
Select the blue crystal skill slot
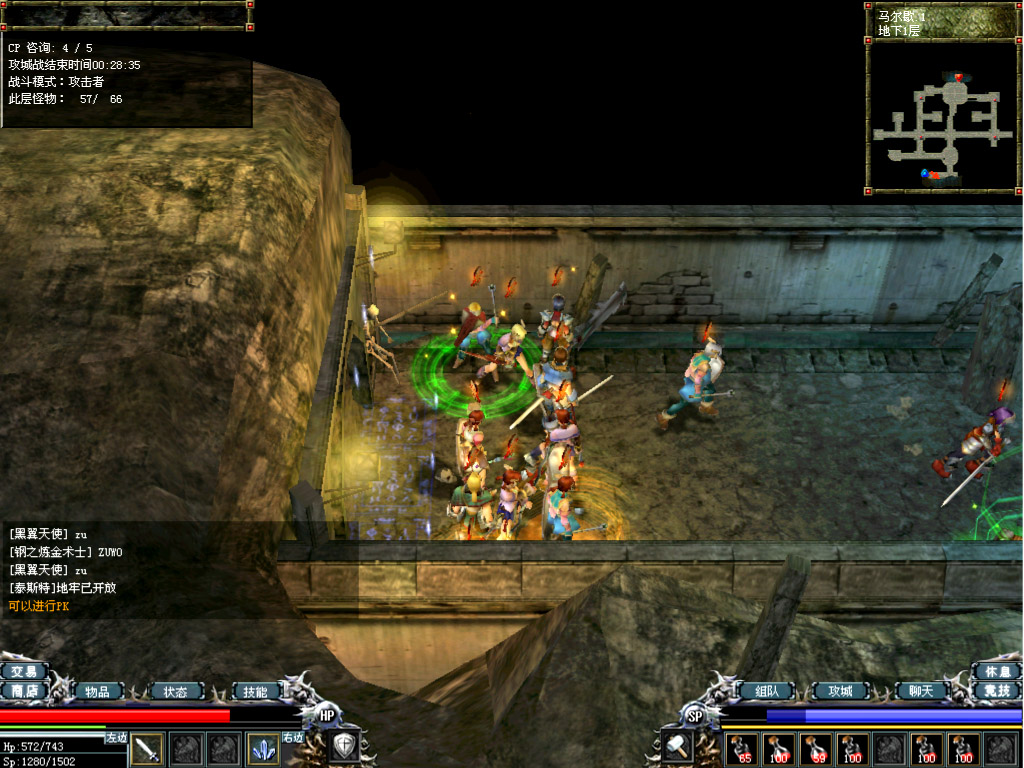(263, 749)
